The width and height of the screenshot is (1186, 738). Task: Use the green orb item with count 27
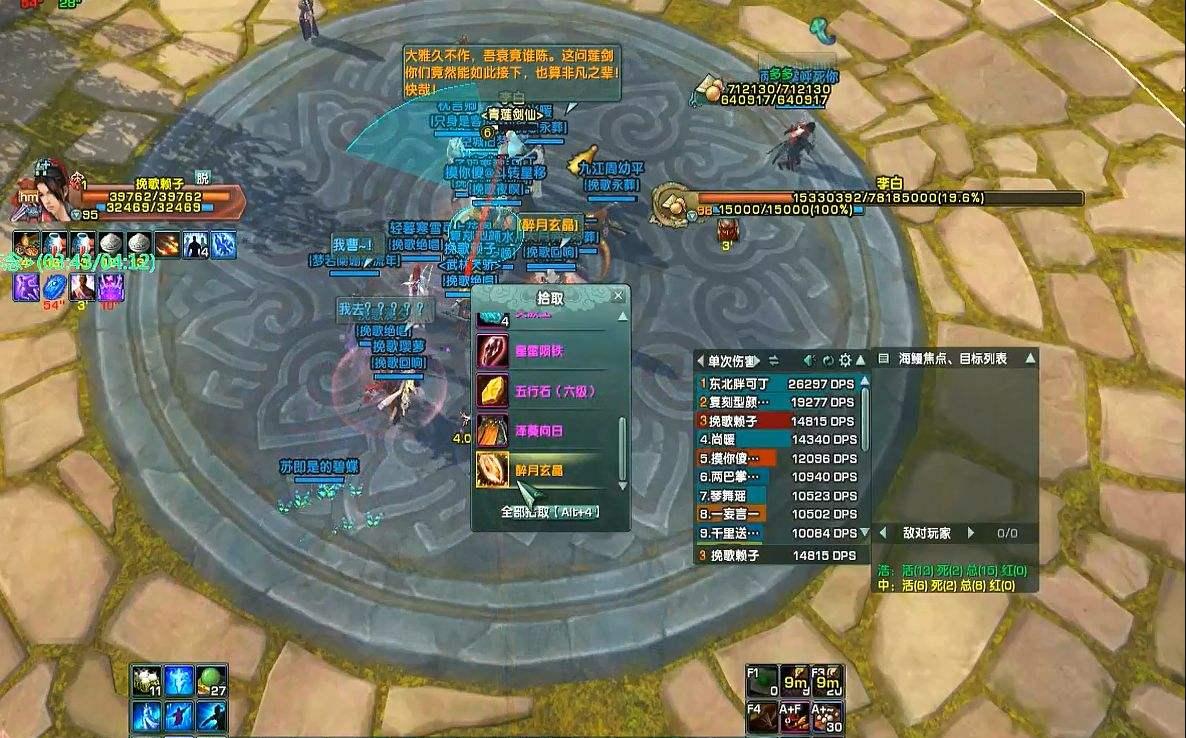[211, 681]
